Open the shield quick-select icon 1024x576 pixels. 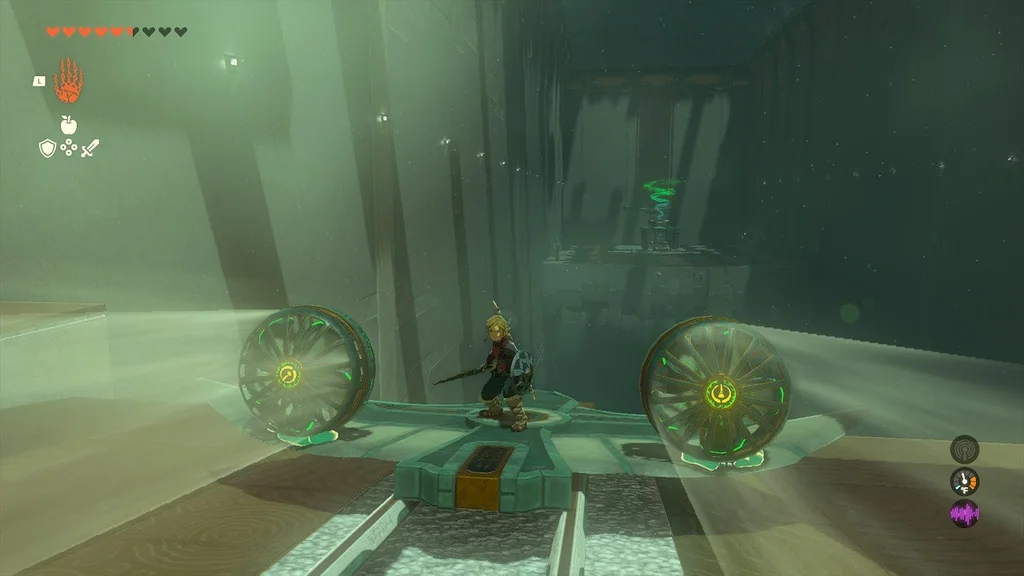coord(46,148)
